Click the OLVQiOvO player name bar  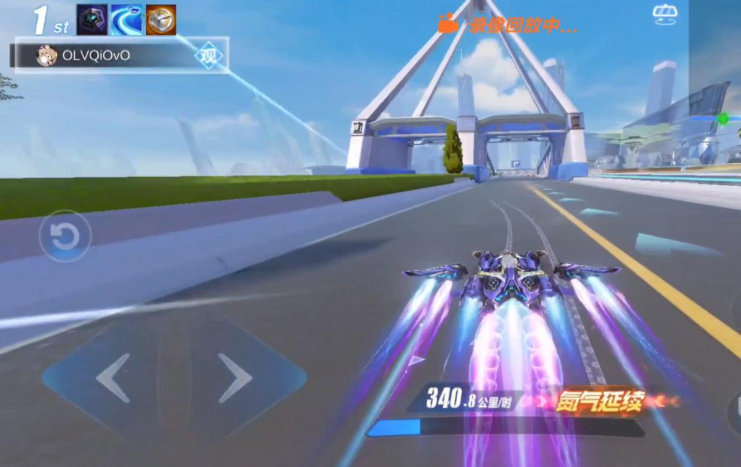coord(110,56)
